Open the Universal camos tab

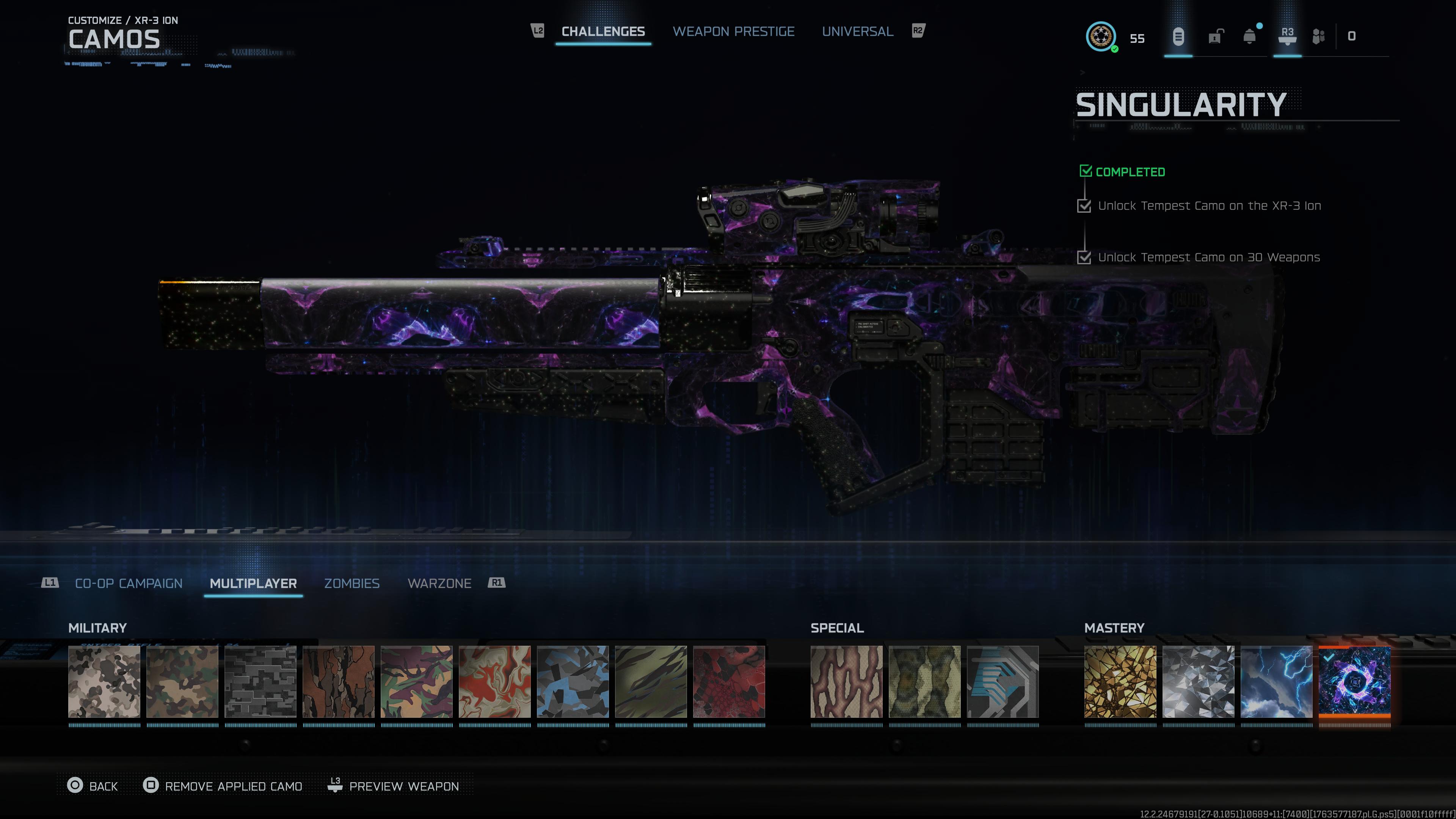coord(857,31)
